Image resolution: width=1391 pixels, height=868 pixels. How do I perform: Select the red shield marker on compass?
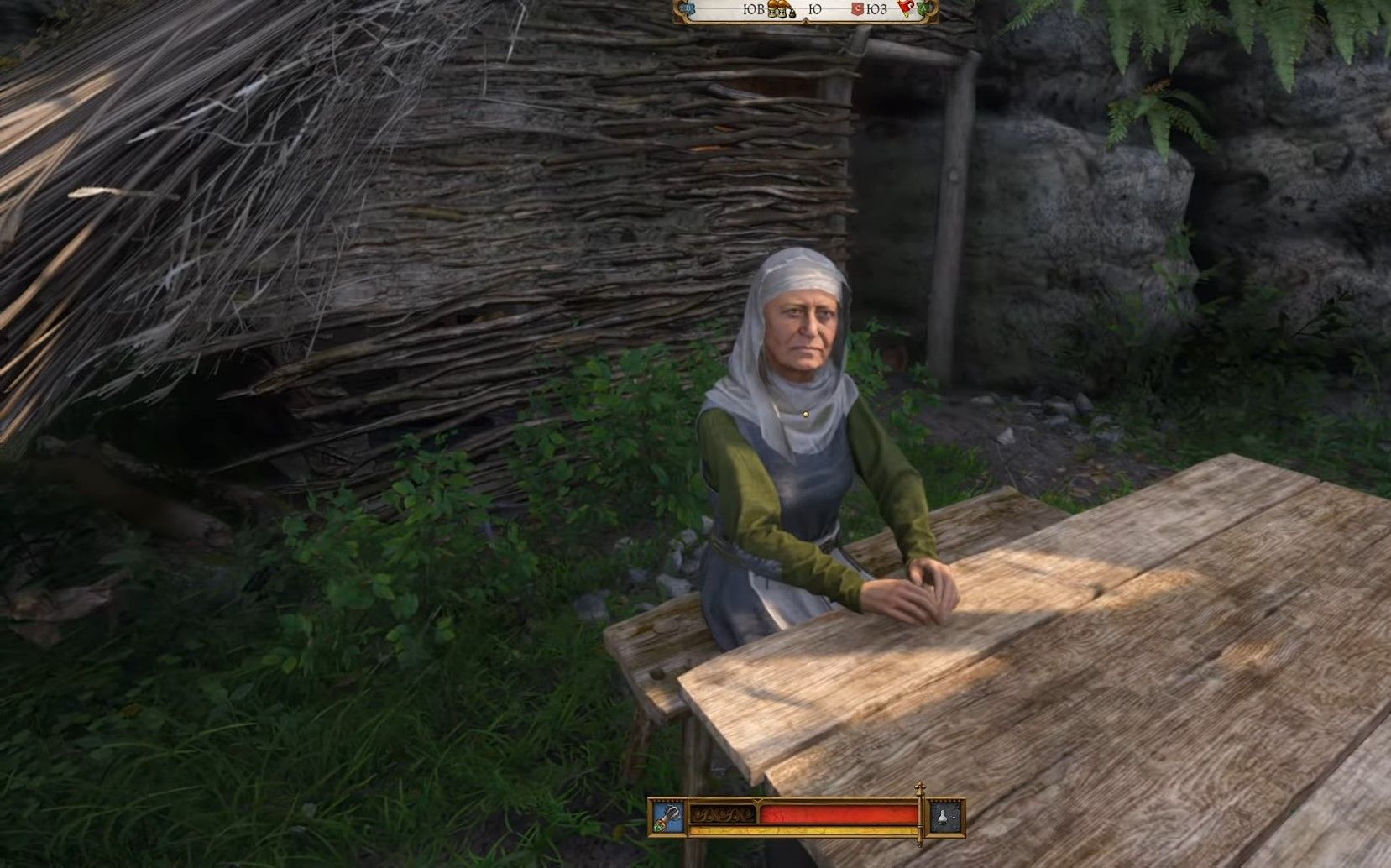point(860,10)
